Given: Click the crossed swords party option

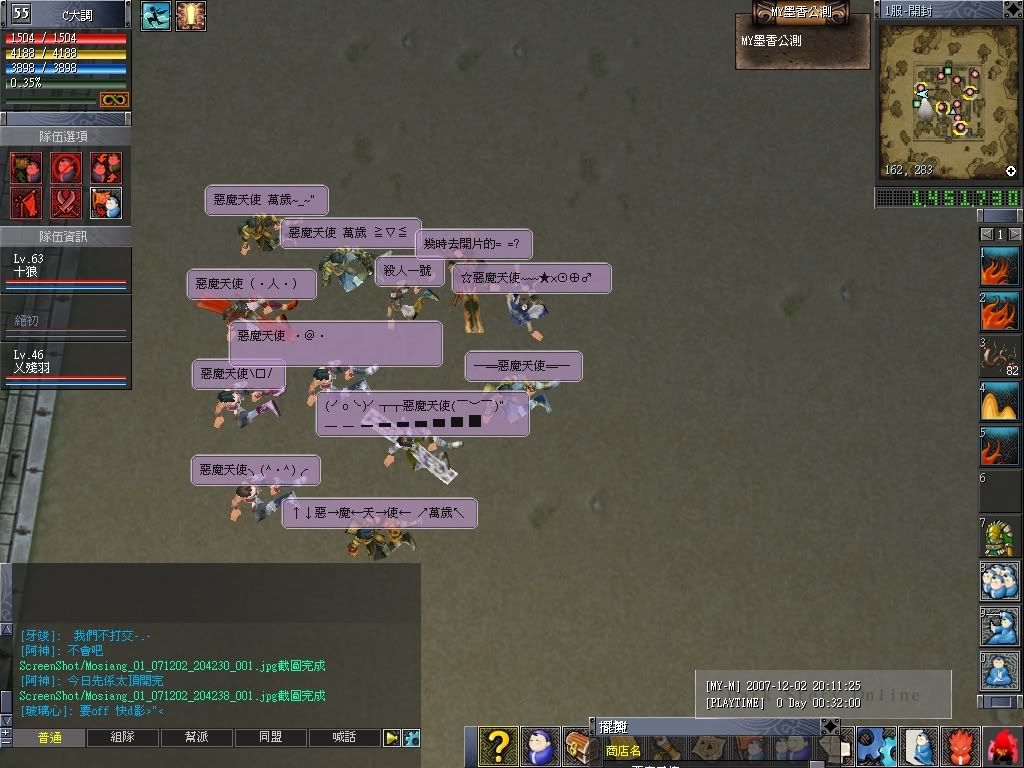Looking at the screenshot, I should 66,202.
